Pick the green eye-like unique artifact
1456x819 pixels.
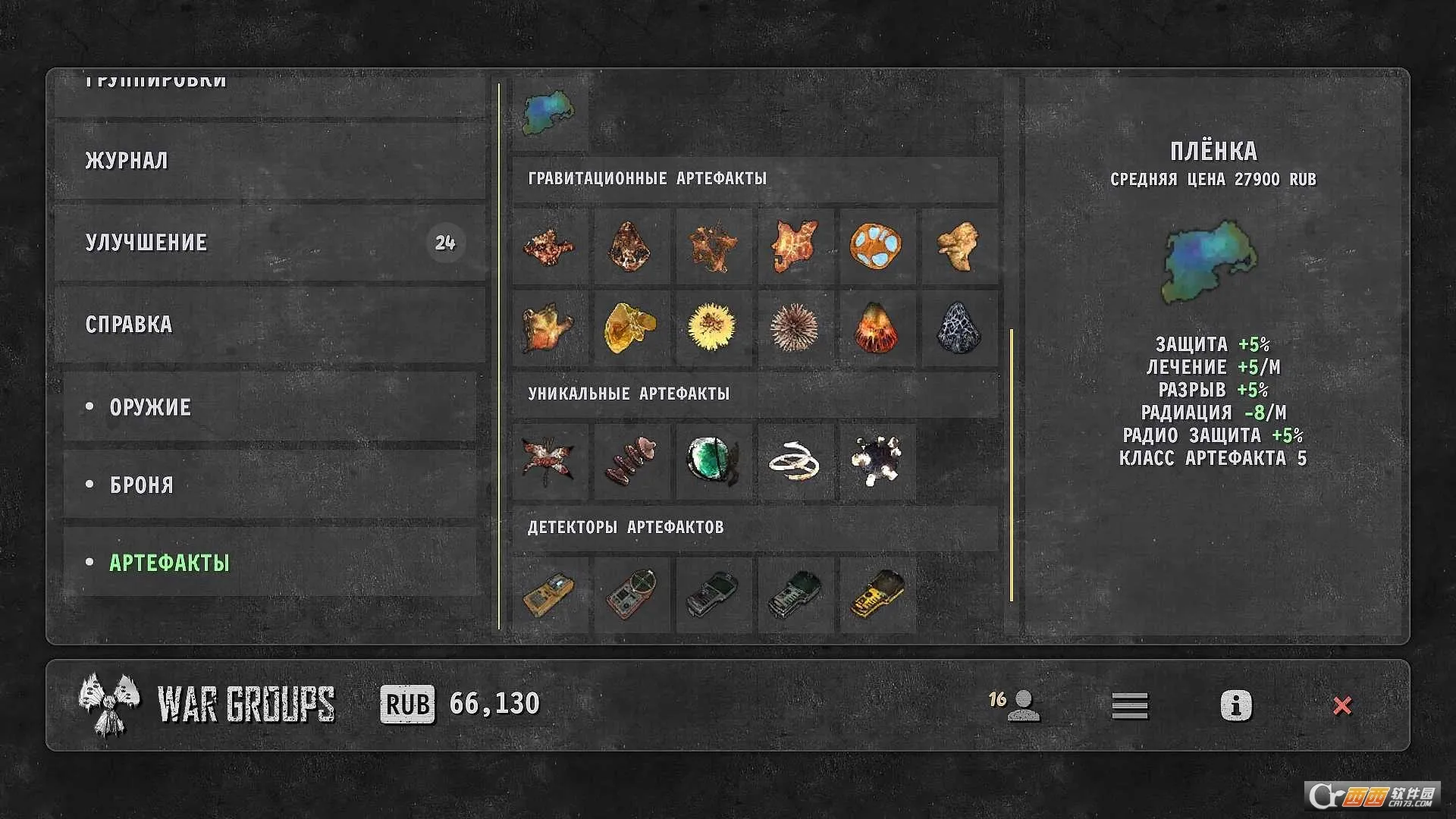(x=712, y=461)
